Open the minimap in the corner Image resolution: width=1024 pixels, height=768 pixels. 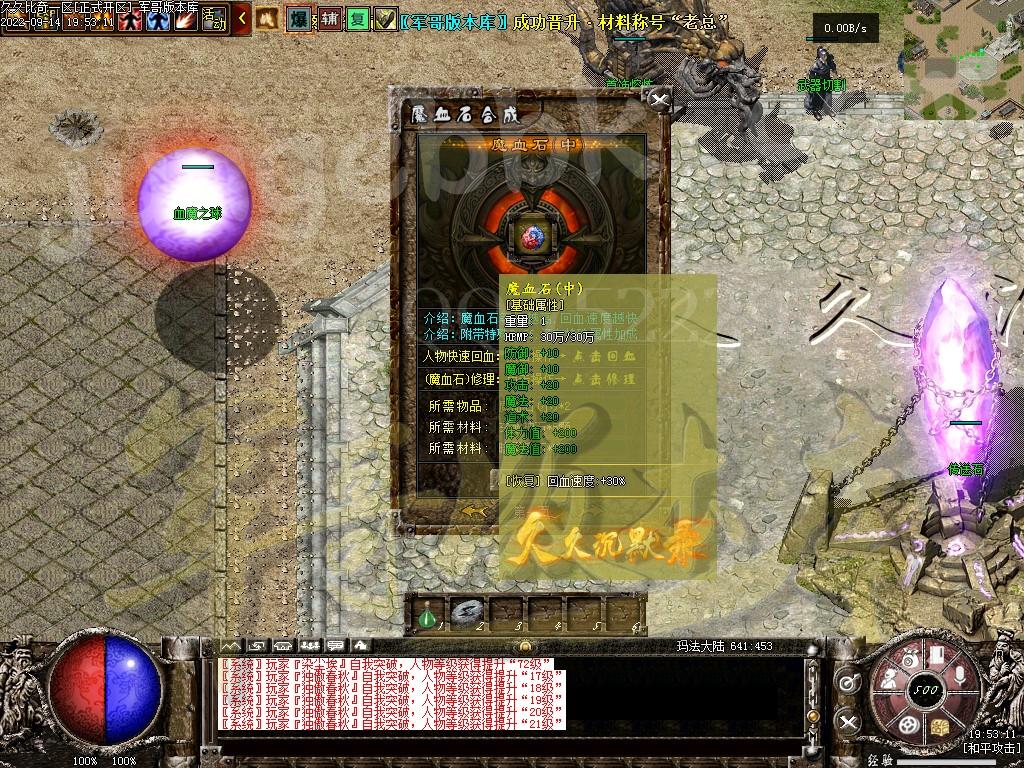[963, 58]
